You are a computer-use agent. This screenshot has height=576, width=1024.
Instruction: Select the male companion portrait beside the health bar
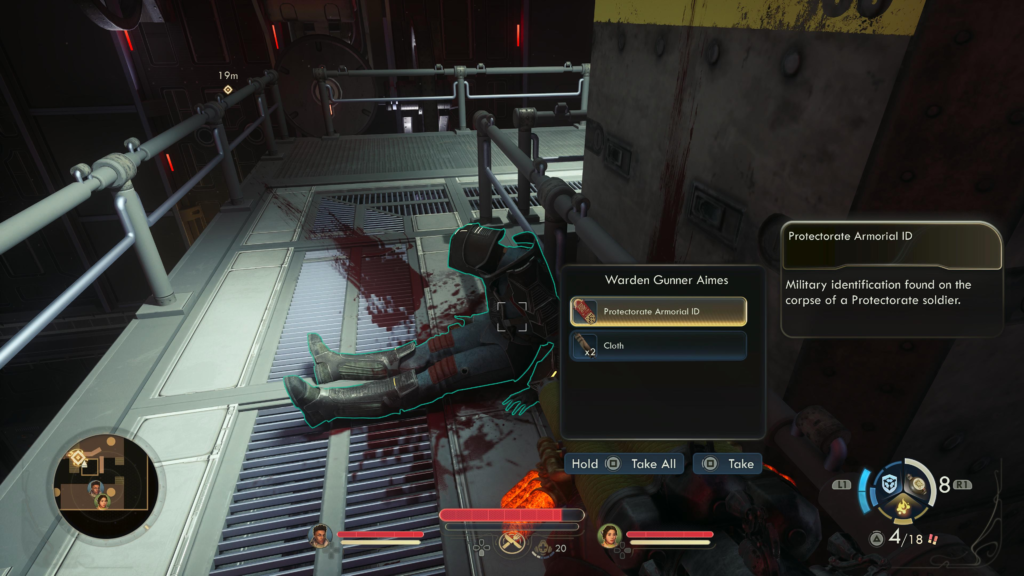pos(321,536)
